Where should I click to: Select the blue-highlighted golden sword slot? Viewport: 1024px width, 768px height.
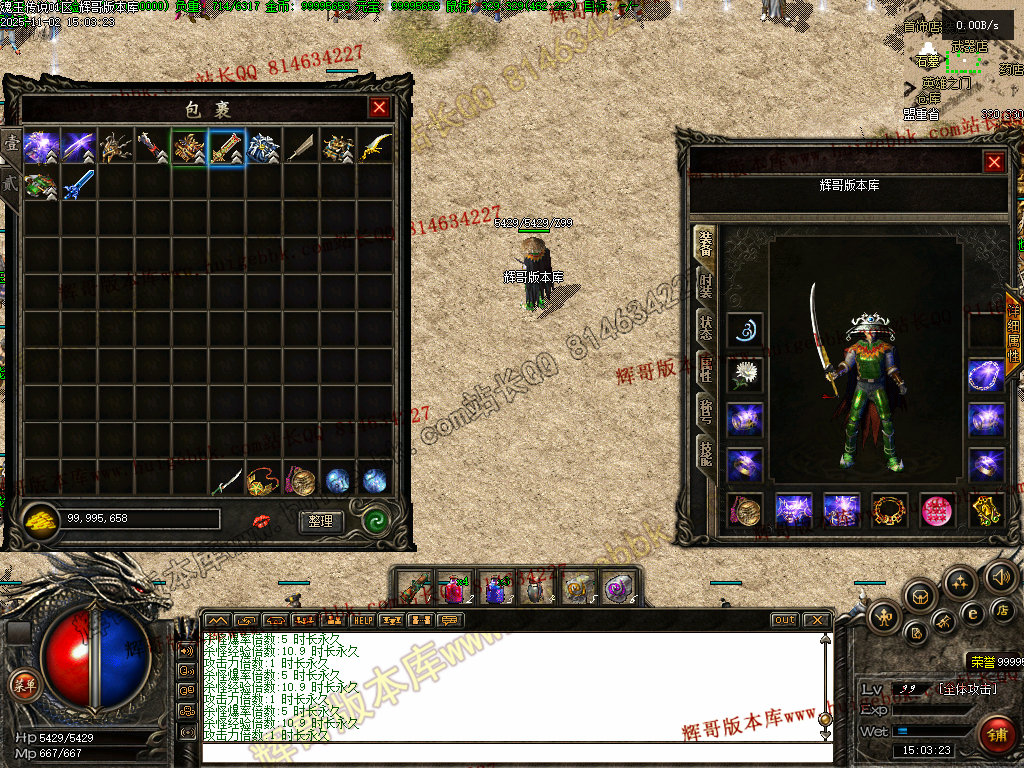[x=227, y=147]
